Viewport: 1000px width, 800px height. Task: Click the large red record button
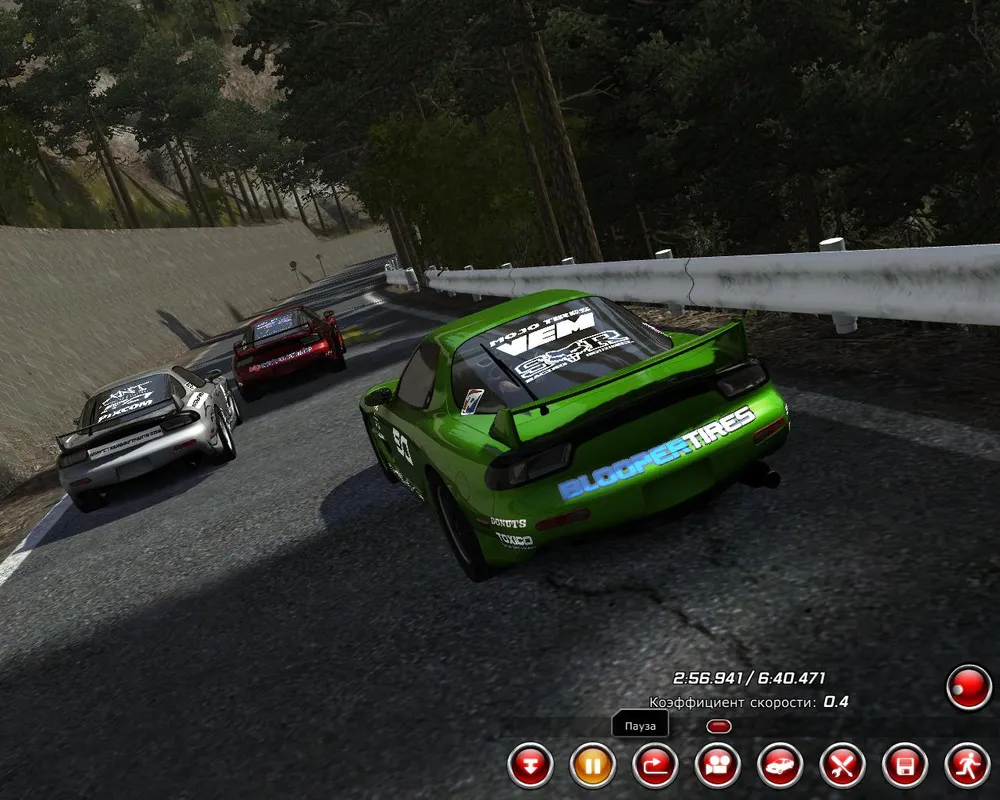968,688
